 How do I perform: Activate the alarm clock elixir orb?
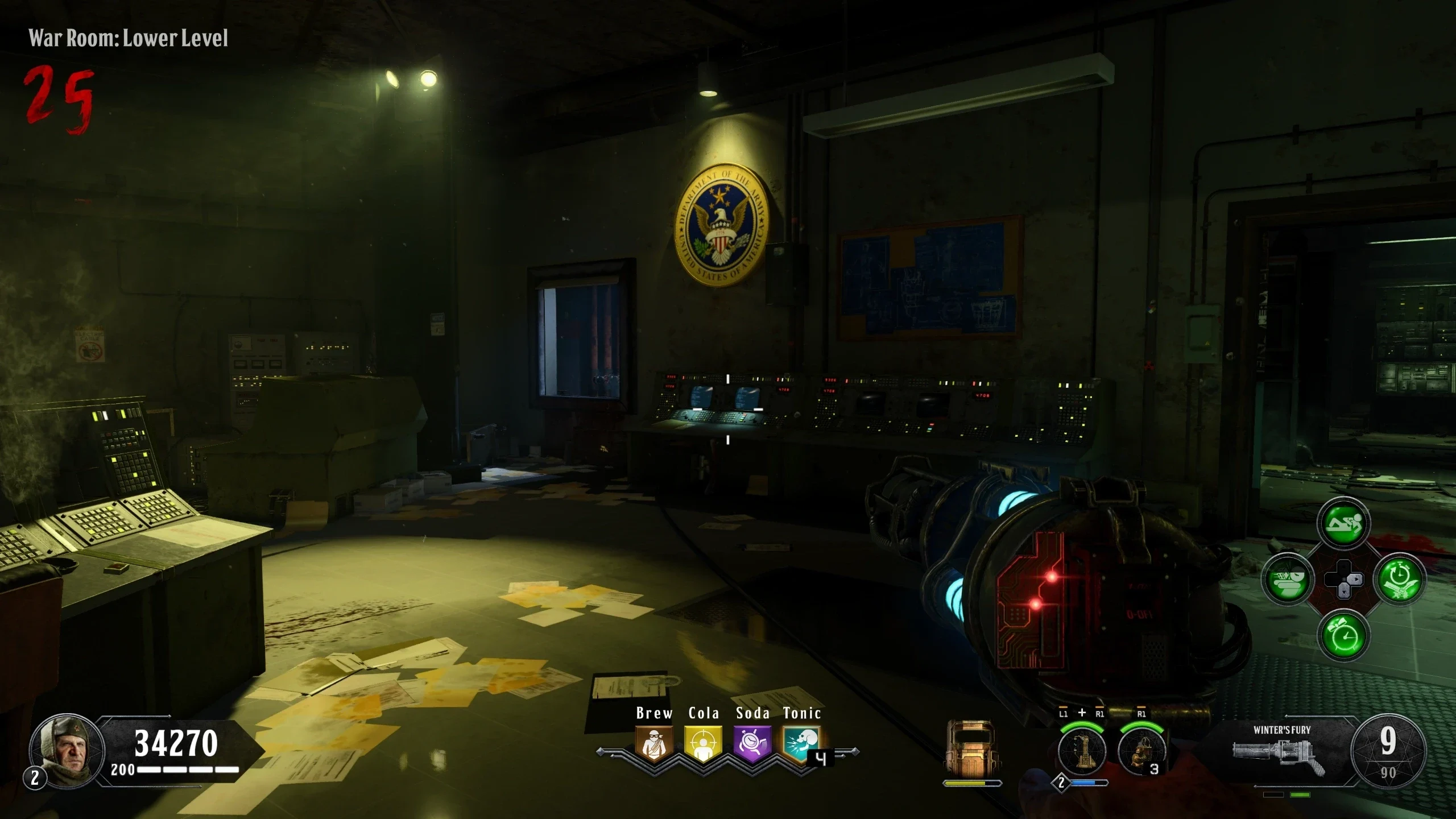[x=1343, y=635]
